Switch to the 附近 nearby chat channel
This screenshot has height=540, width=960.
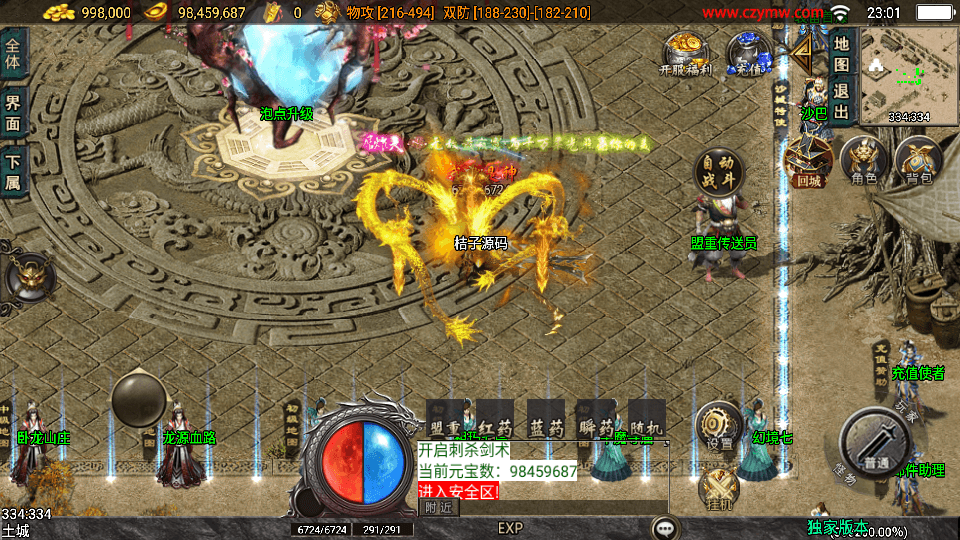tap(439, 508)
